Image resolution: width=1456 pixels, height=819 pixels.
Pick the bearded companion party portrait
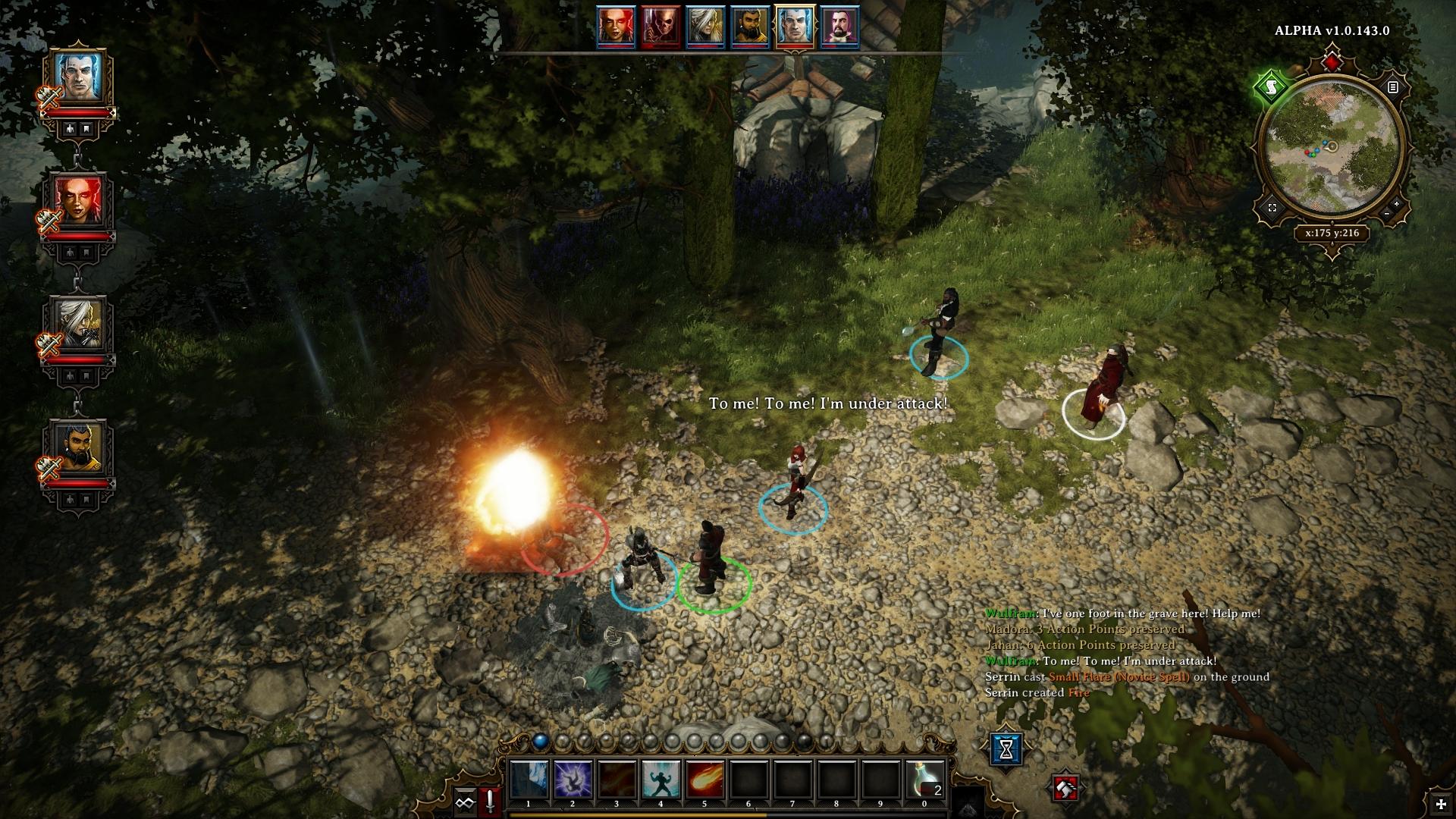pyautogui.click(x=79, y=447)
